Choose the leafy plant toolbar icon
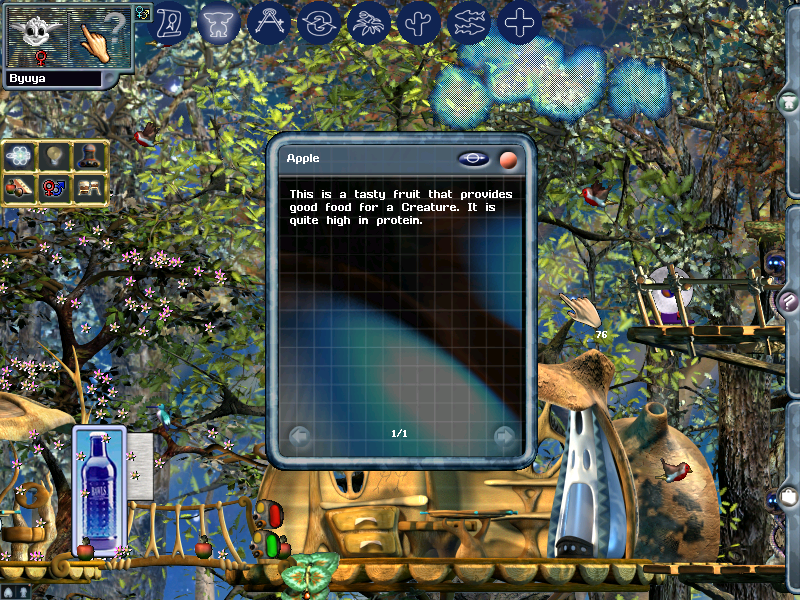Viewport: 800px width, 600px height. click(368, 22)
